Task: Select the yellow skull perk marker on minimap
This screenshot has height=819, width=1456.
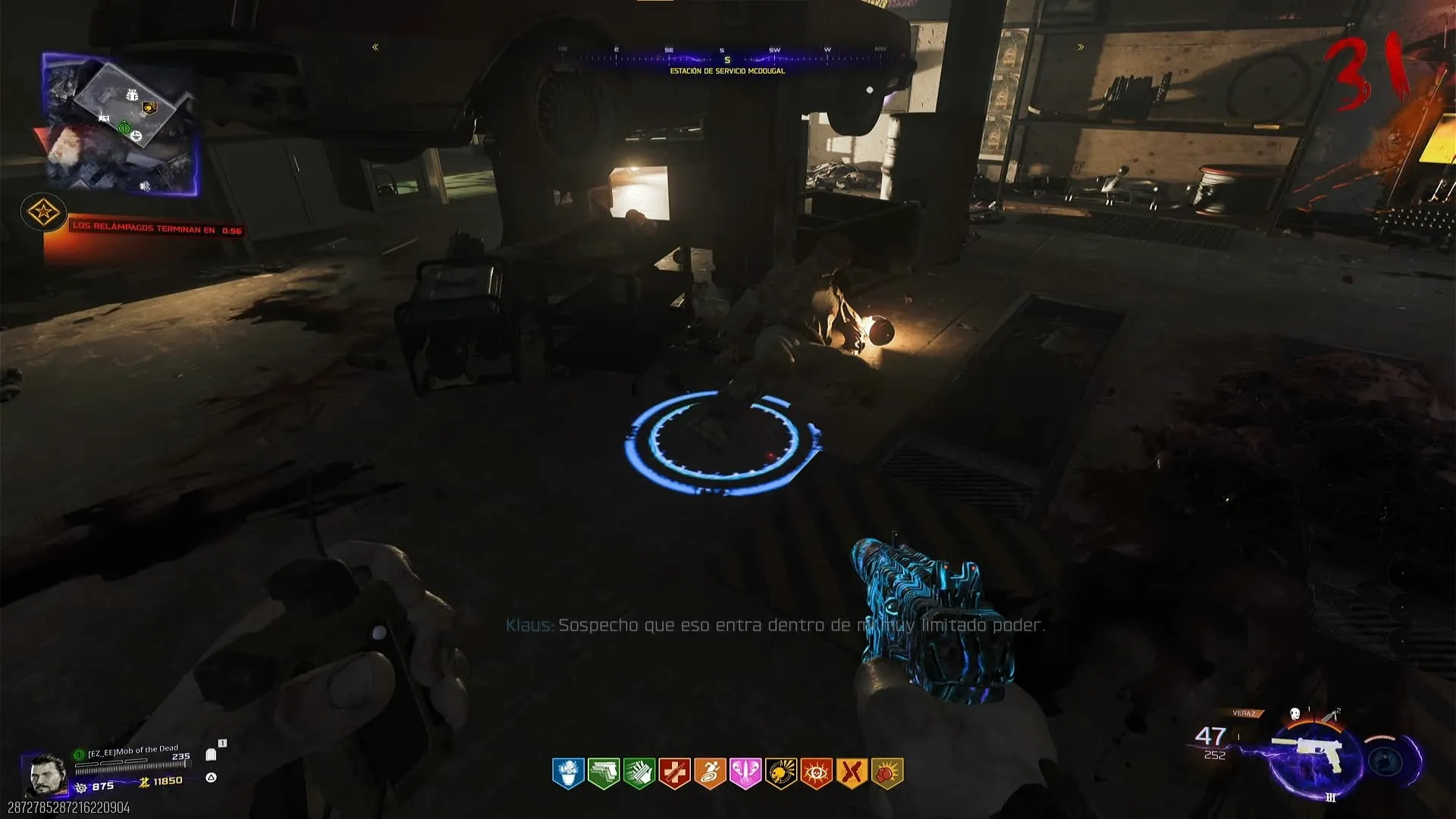Action: click(149, 108)
